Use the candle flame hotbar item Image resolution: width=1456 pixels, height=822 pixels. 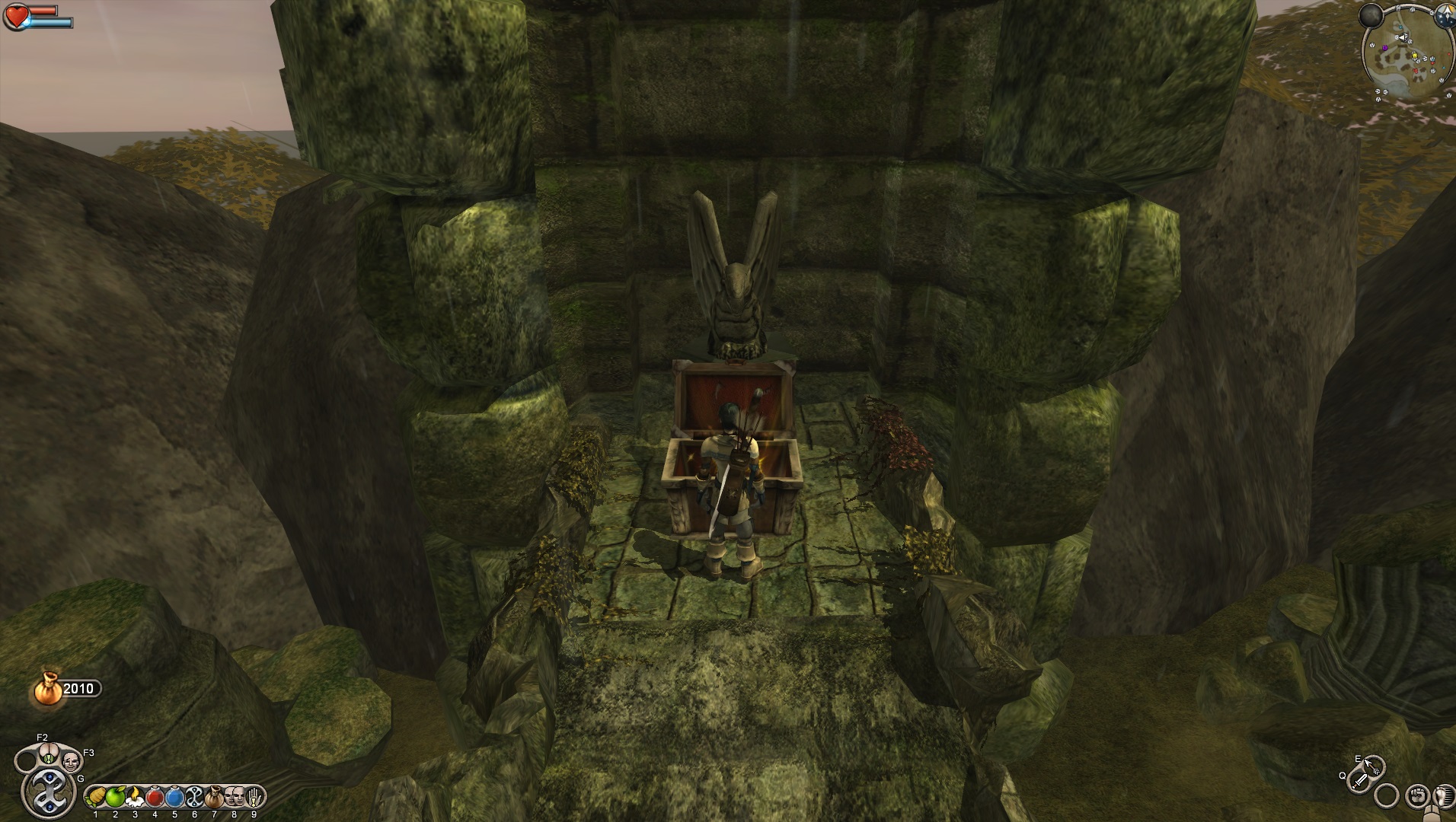[135, 798]
